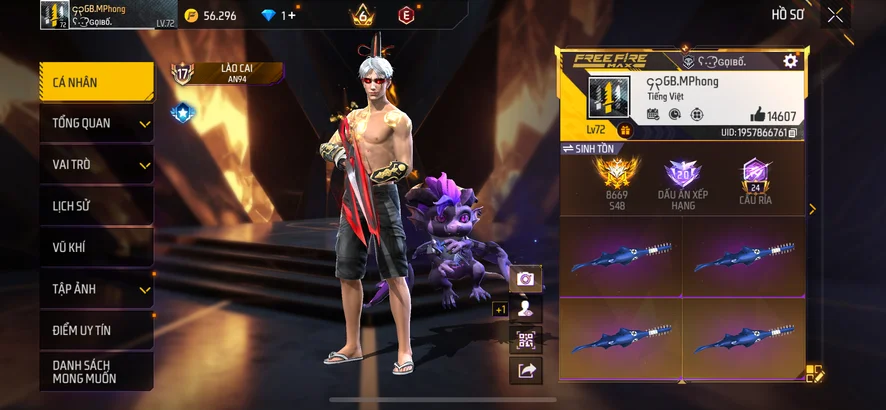Select the Cá Nhân tab
Screen dimensions: 886x410
pos(96,82)
